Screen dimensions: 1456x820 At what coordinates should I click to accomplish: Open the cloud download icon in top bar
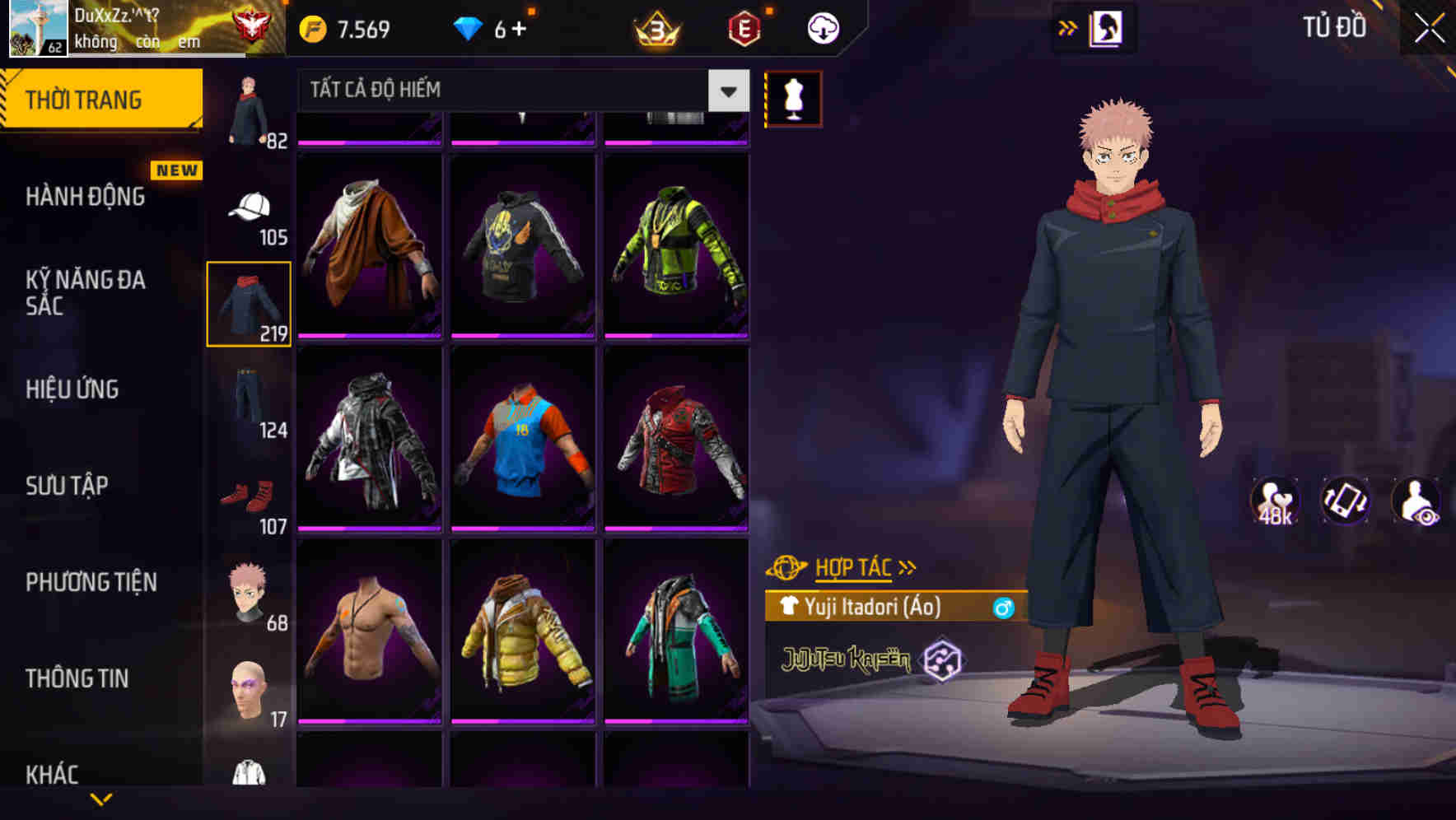[821, 27]
